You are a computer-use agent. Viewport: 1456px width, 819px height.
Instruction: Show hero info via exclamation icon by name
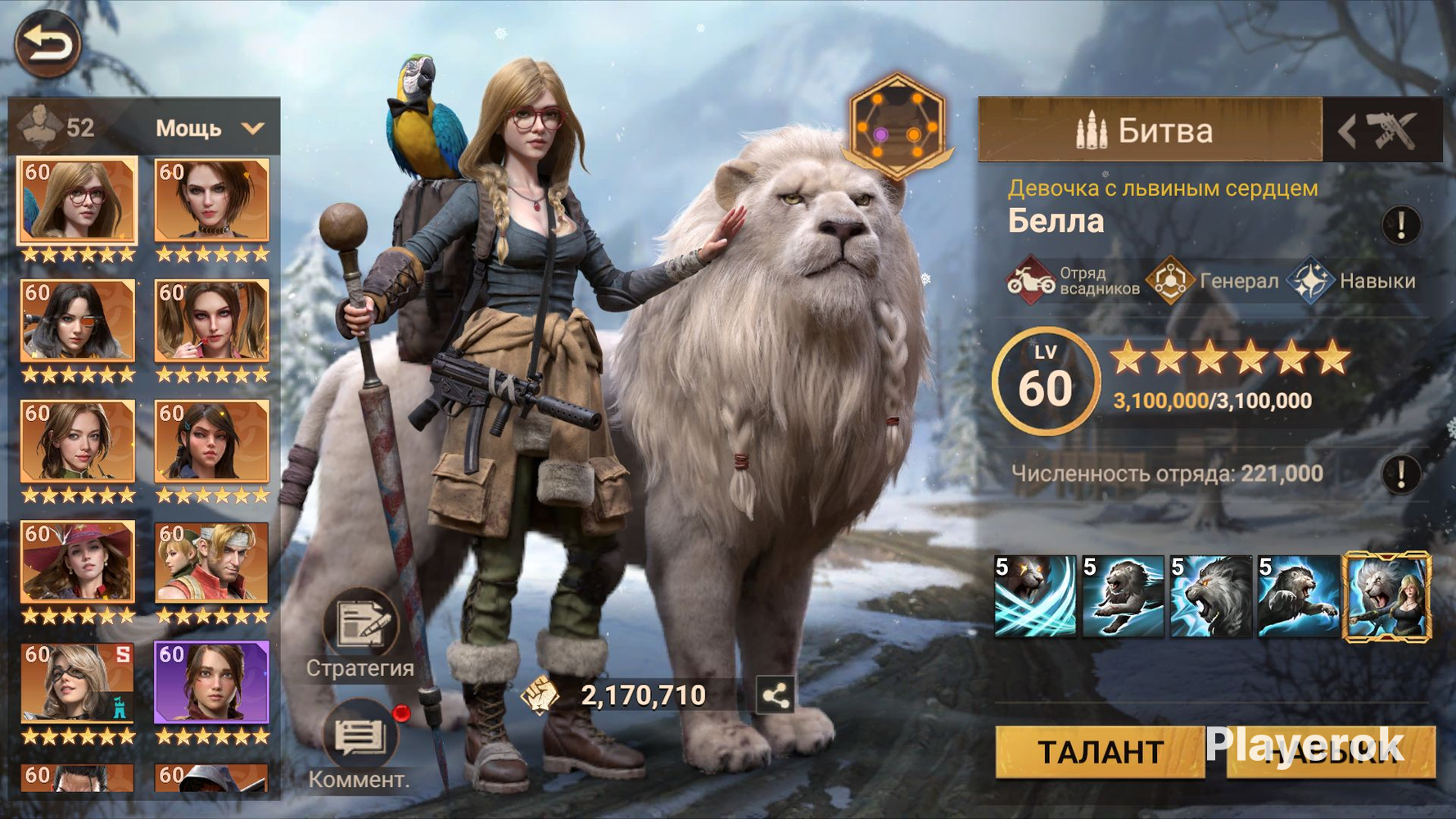click(1401, 224)
